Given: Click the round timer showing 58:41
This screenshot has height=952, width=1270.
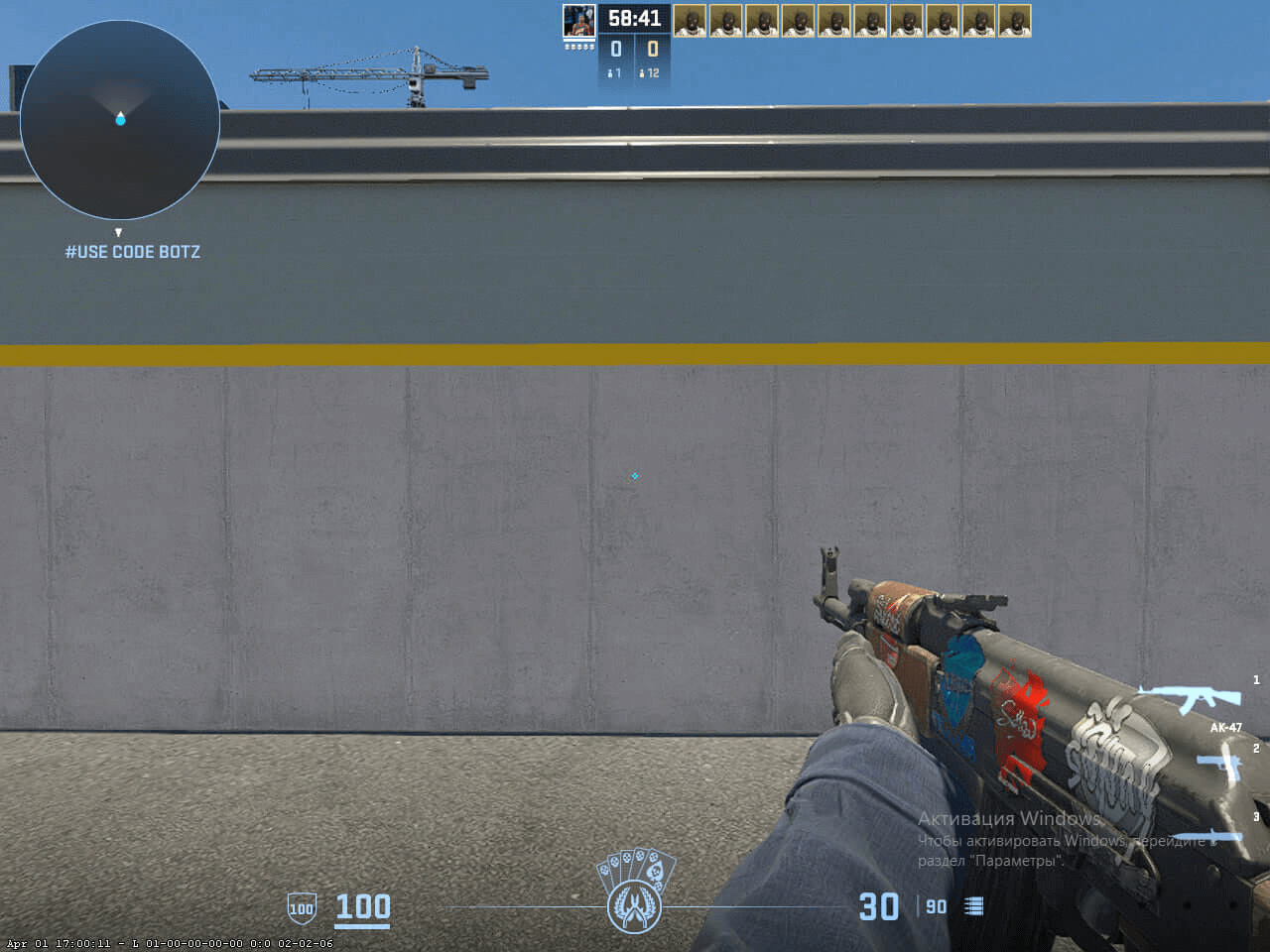Looking at the screenshot, I should [x=636, y=18].
